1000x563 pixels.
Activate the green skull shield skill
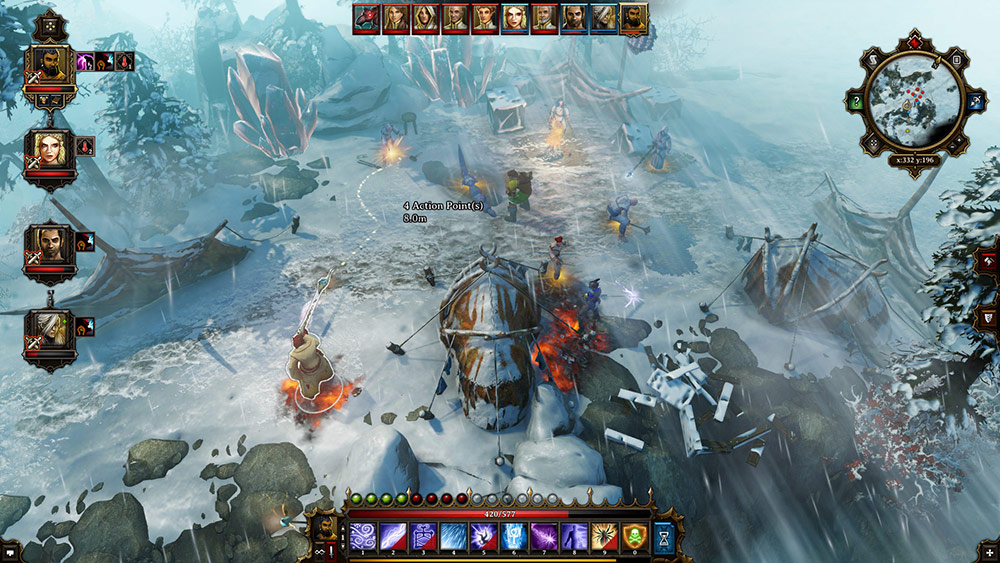coord(634,537)
